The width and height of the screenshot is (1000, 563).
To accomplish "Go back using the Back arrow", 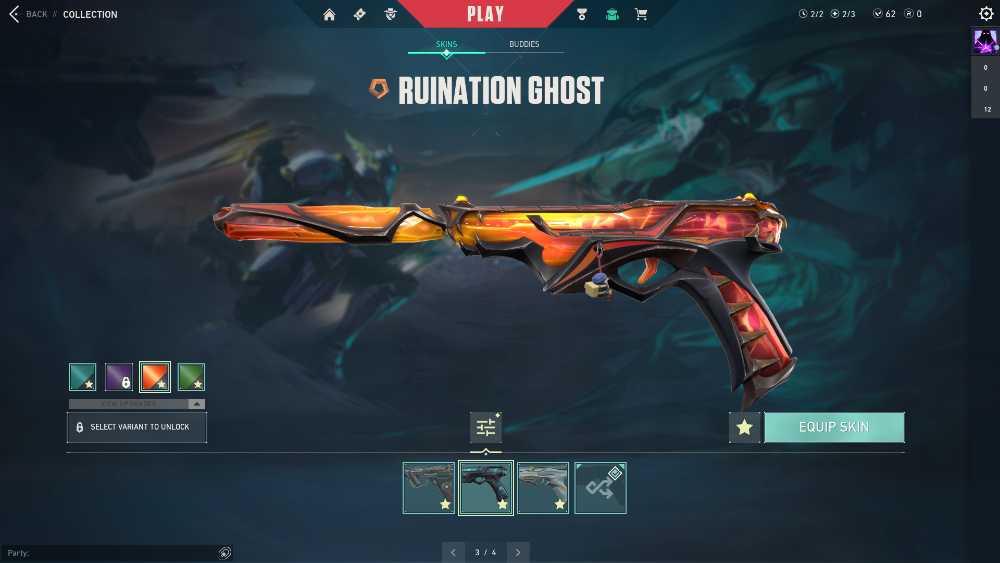I will pyautogui.click(x=15, y=14).
